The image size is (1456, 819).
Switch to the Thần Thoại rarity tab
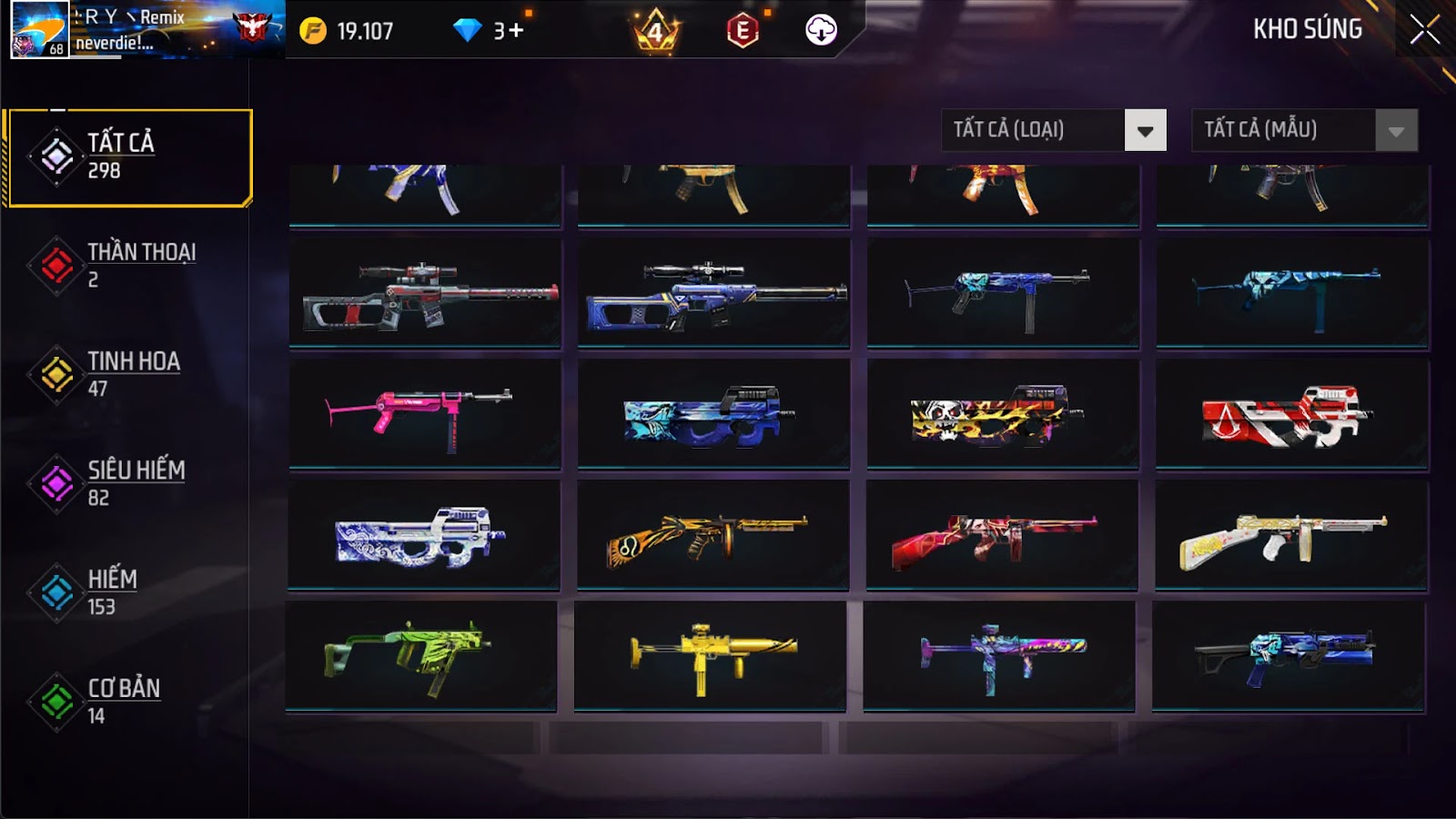tap(126, 265)
